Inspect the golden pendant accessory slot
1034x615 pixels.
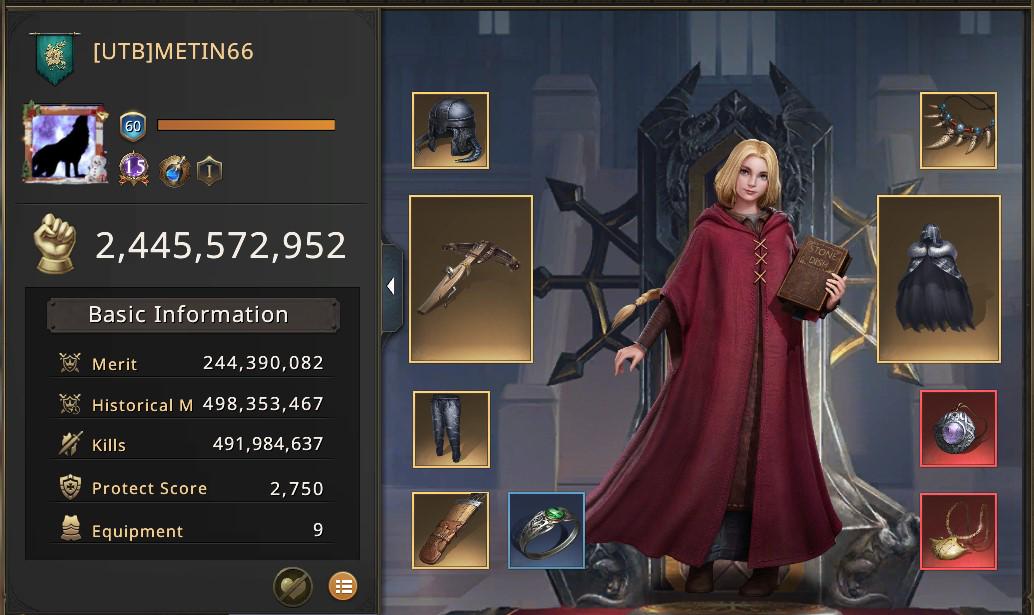[958, 531]
